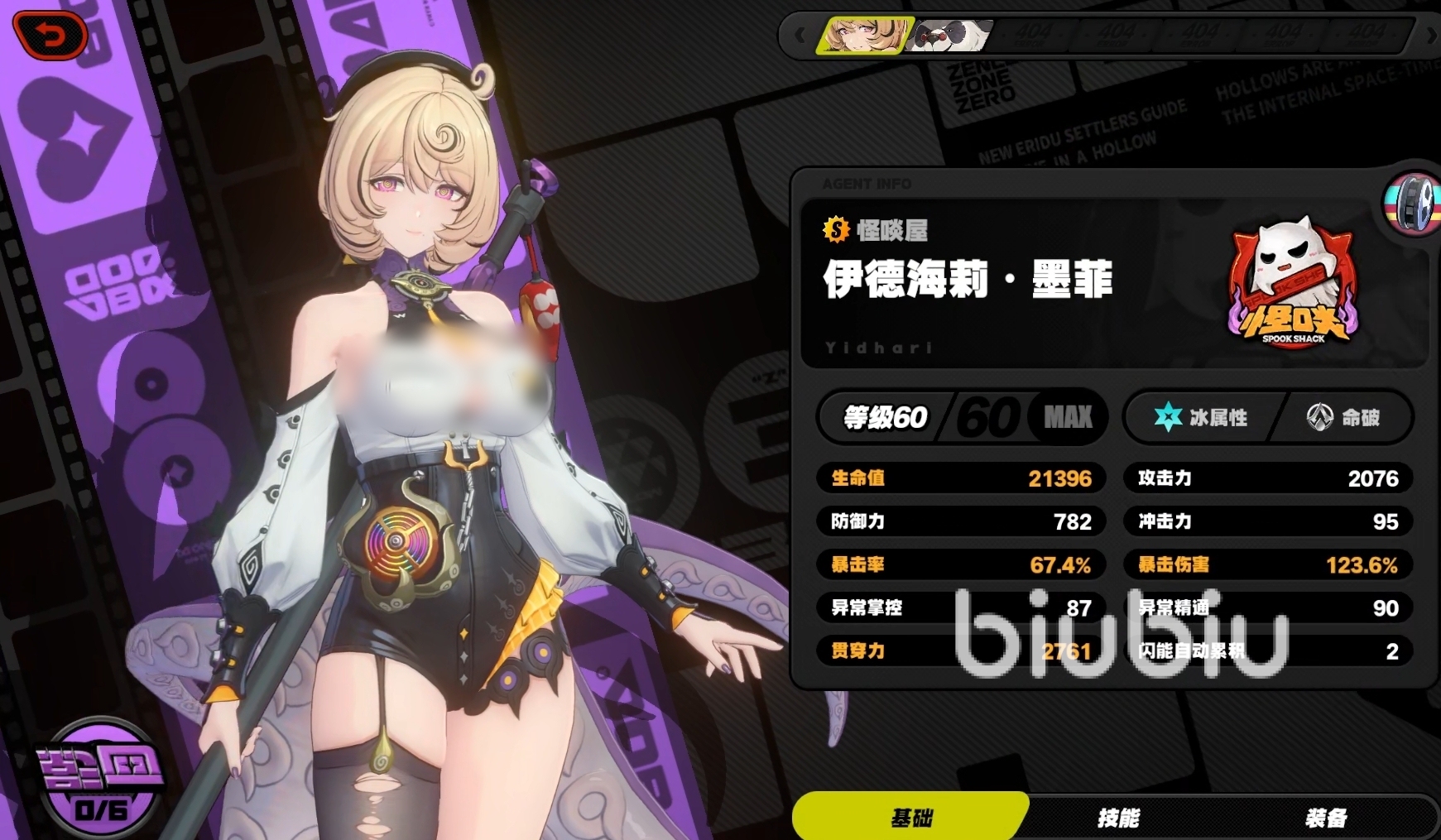Inspect the 暴击率 stat row

(962, 564)
